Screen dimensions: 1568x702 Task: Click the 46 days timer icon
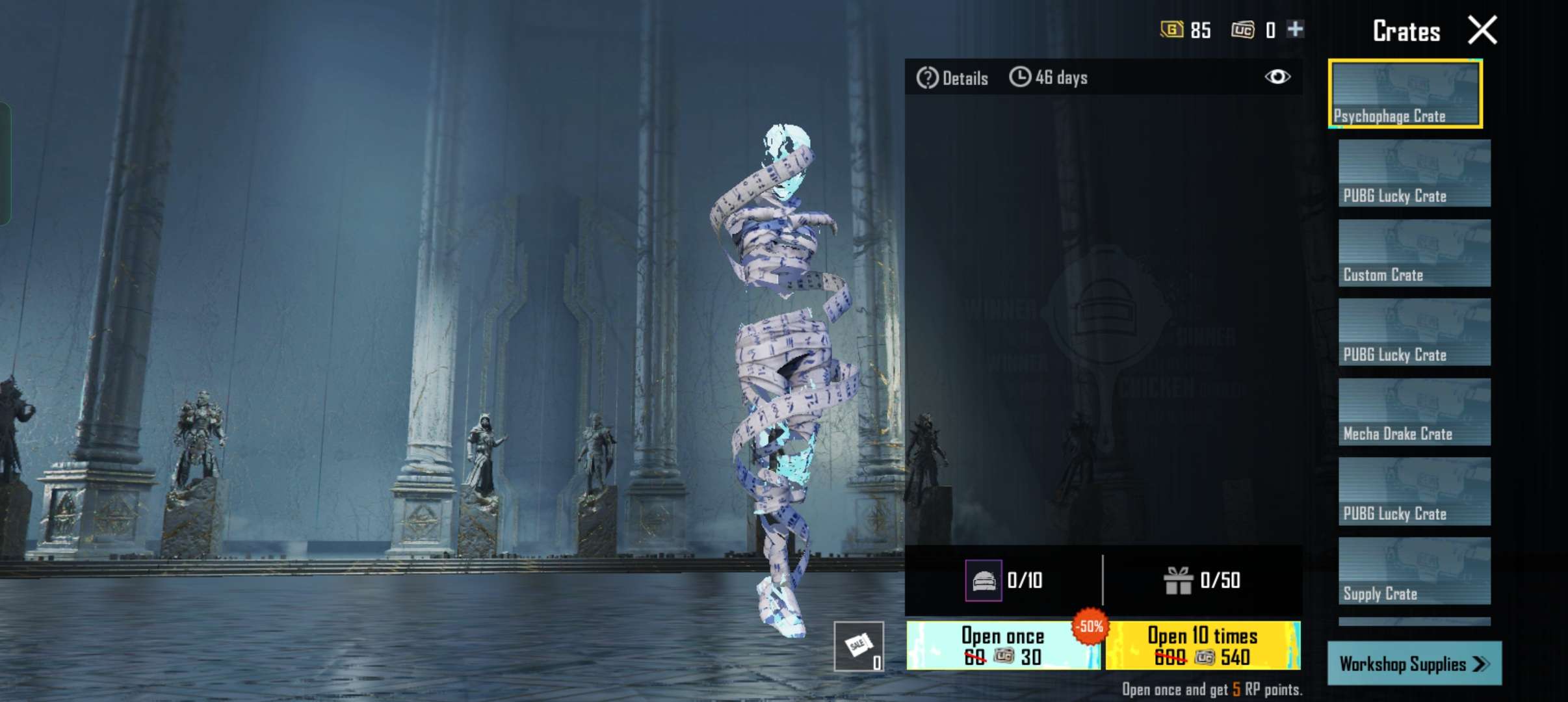pyautogui.click(x=1021, y=77)
